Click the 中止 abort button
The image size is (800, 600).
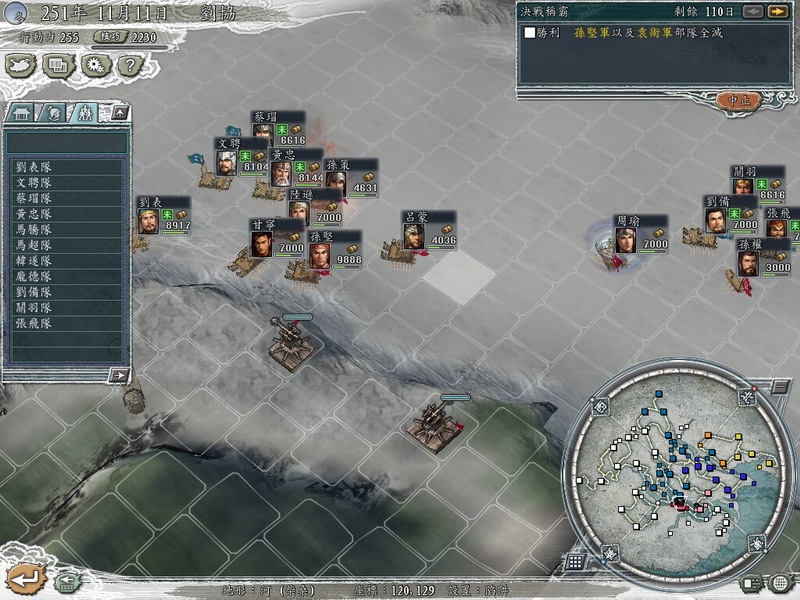[739, 100]
